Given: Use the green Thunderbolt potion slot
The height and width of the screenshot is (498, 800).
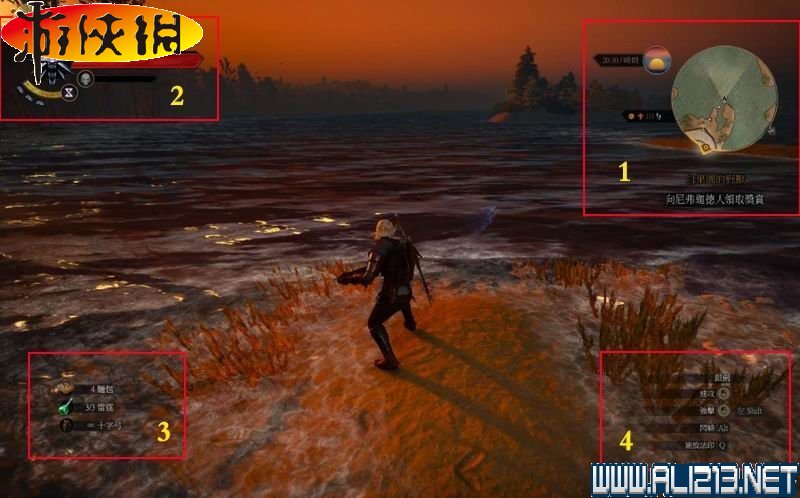Looking at the screenshot, I should tap(65, 406).
